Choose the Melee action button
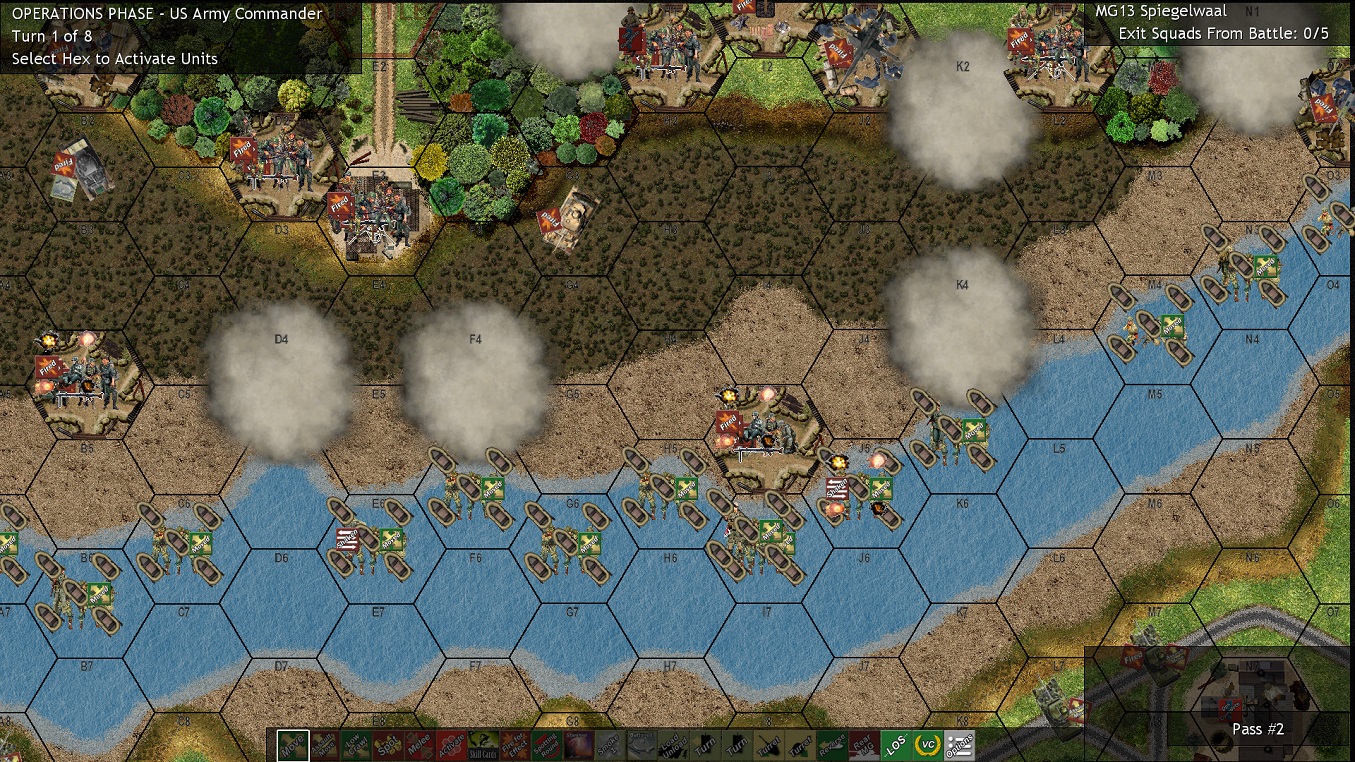This screenshot has height=762, width=1355. [x=420, y=745]
